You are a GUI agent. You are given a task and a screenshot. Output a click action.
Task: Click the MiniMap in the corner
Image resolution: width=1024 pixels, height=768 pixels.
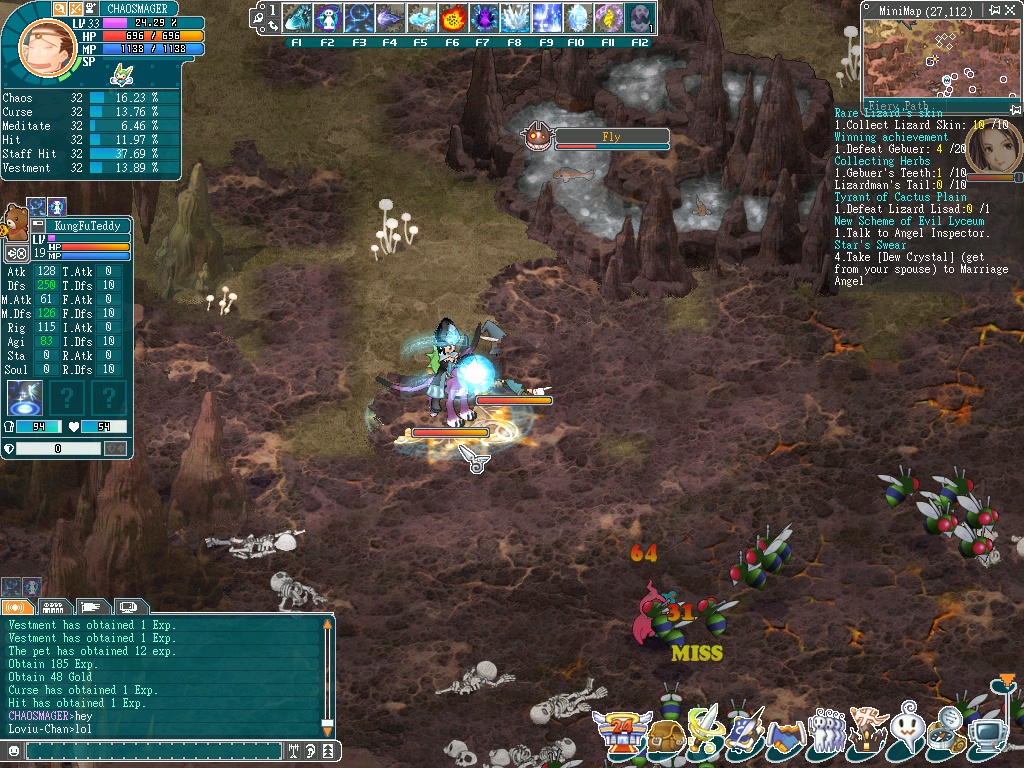pos(936,58)
